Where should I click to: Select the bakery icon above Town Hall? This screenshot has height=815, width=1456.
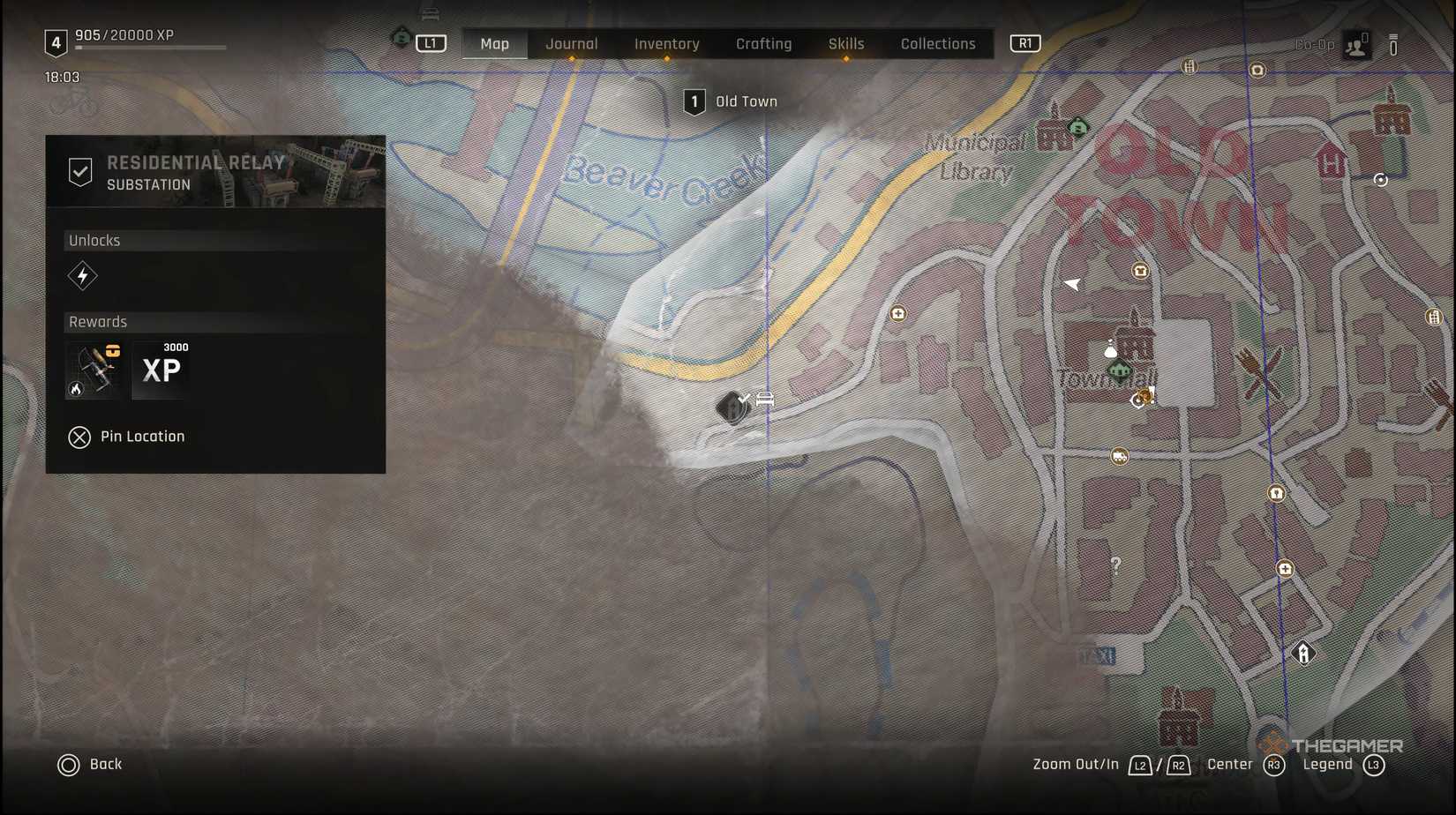click(1109, 349)
